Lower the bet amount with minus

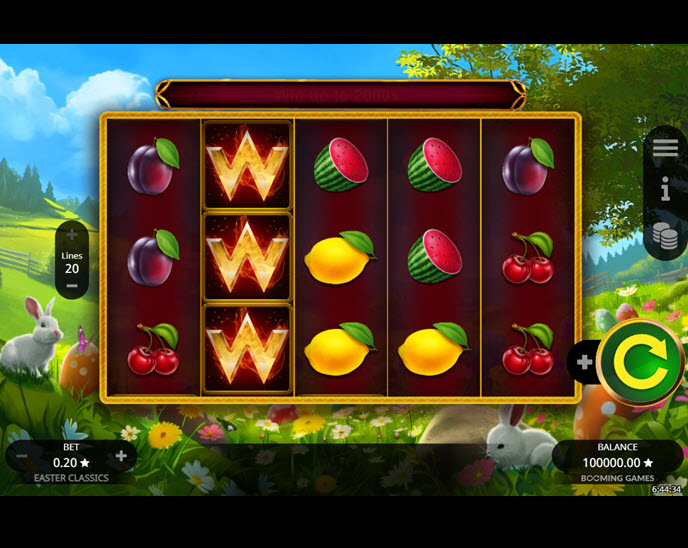22,456
